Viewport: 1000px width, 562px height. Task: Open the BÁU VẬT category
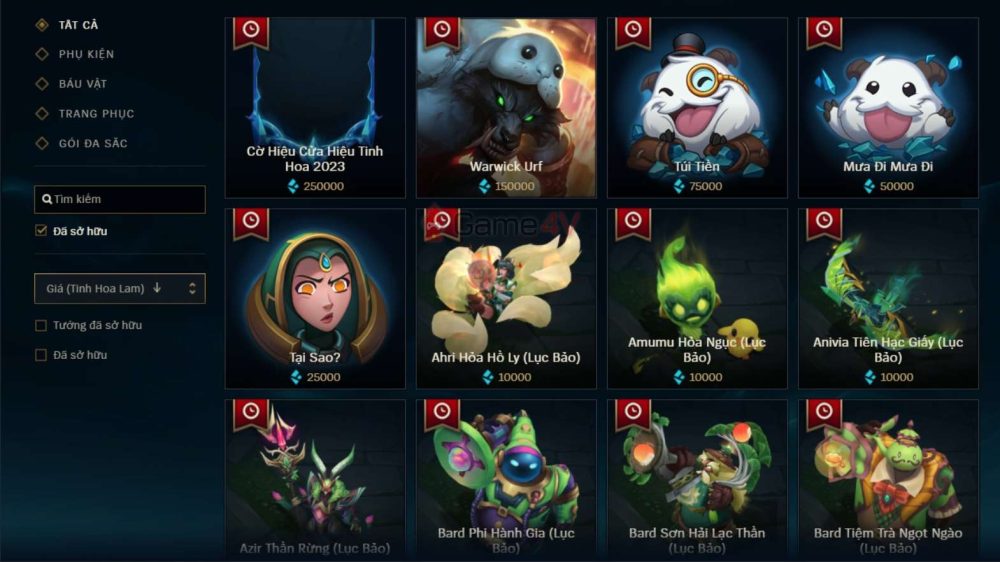point(82,84)
